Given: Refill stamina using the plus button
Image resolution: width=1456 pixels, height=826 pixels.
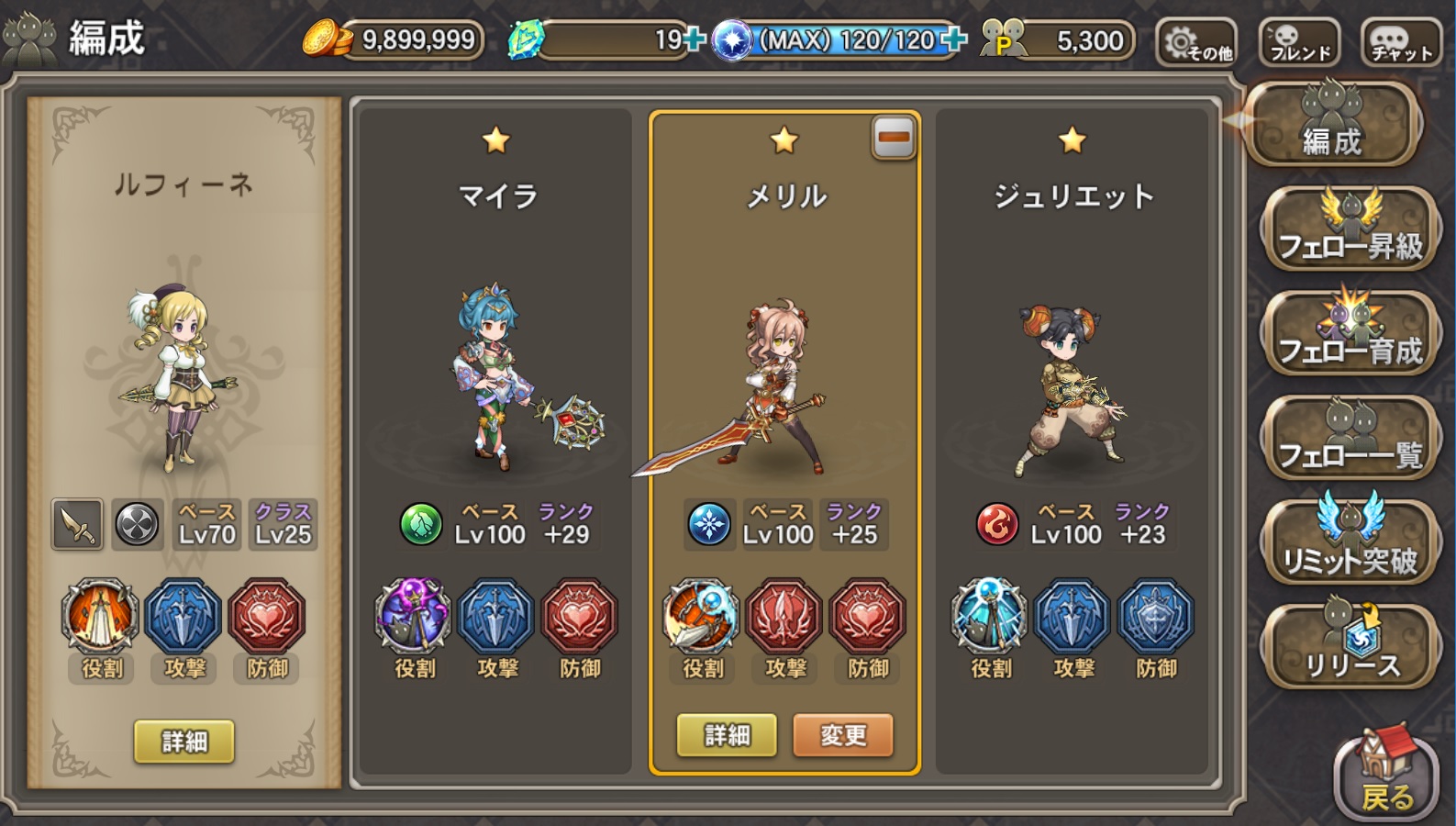Looking at the screenshot, I should click(954, 39).
